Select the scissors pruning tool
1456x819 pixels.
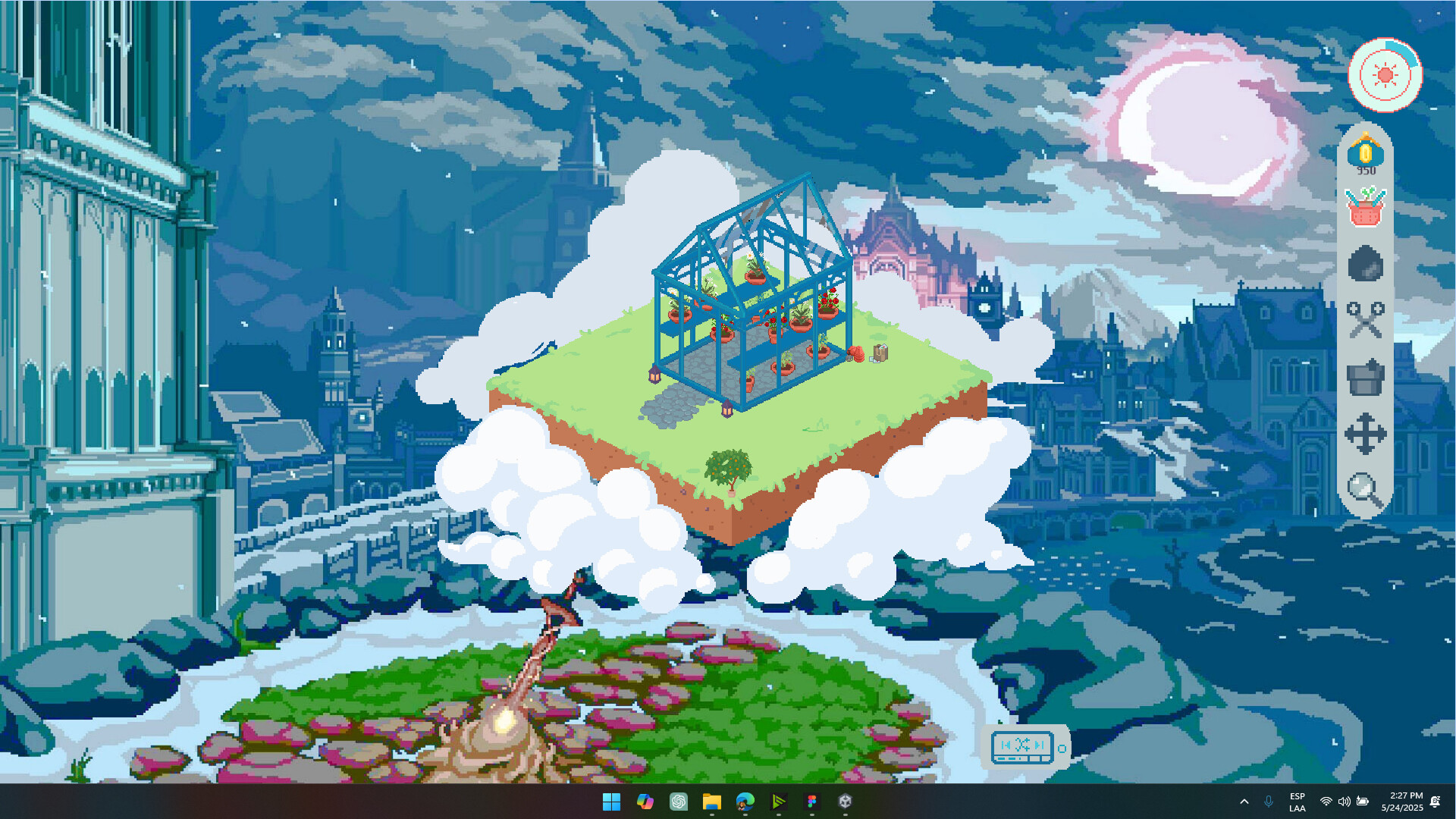pyautogui.click(x=1367, y=320)
